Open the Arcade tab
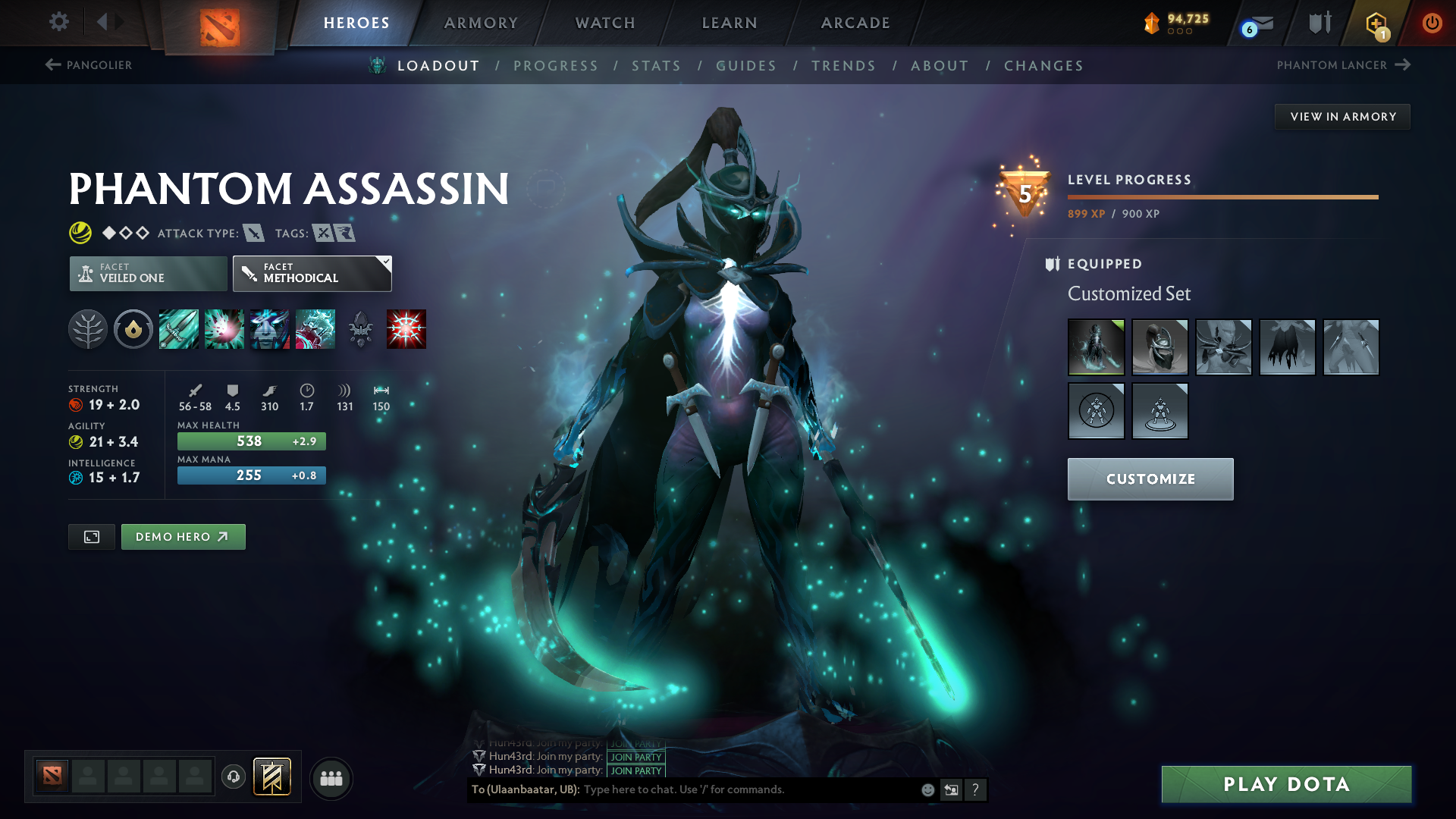 [x=855, y=23]
